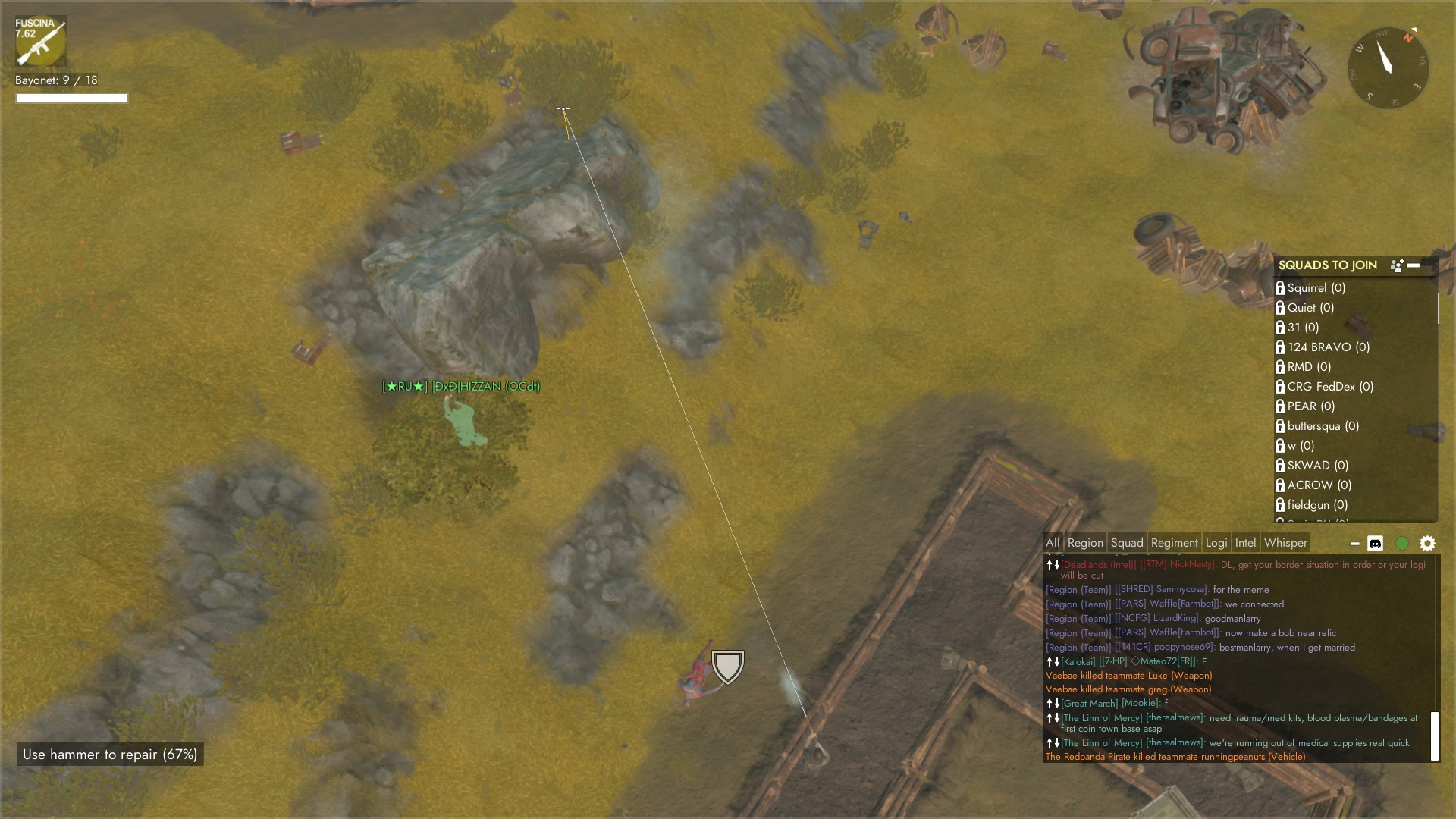Collapse the Squads to Join panel
Viewport: 1456px width, 819px height.
(x=1414, y=265)
